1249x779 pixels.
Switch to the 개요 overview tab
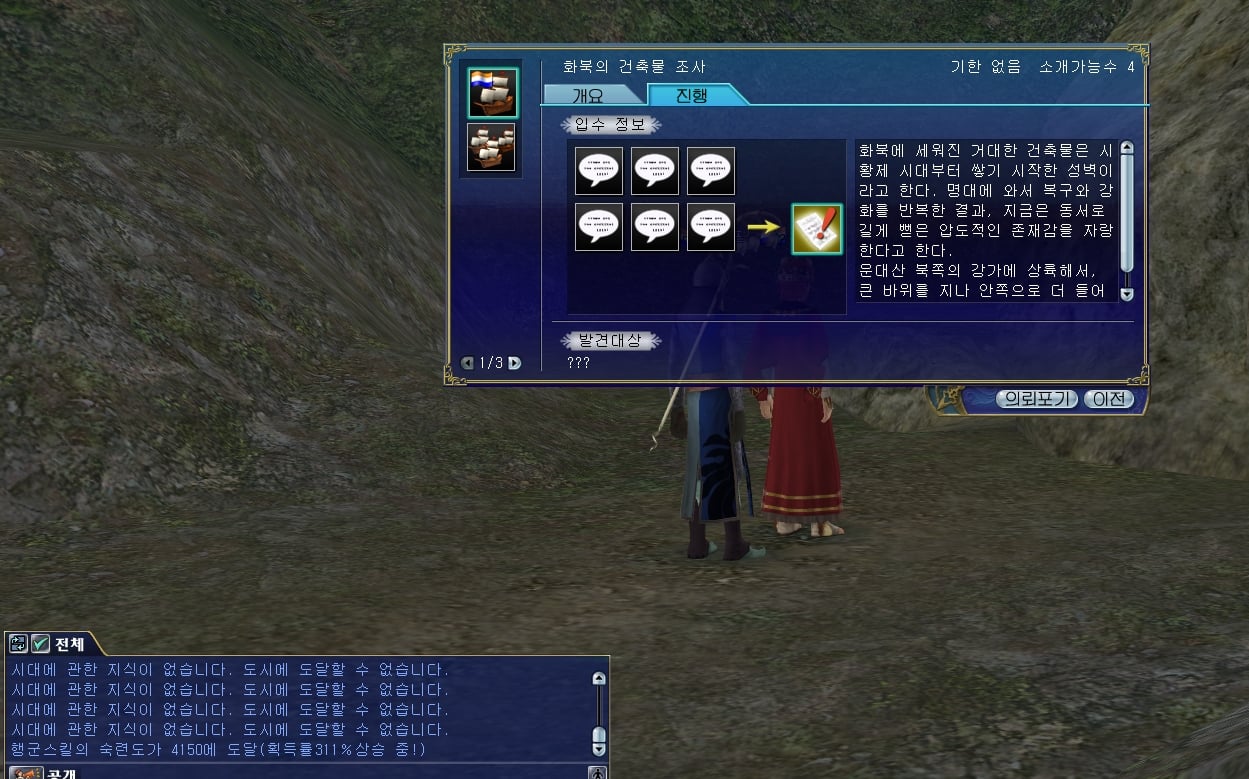(x=588, y=95)
